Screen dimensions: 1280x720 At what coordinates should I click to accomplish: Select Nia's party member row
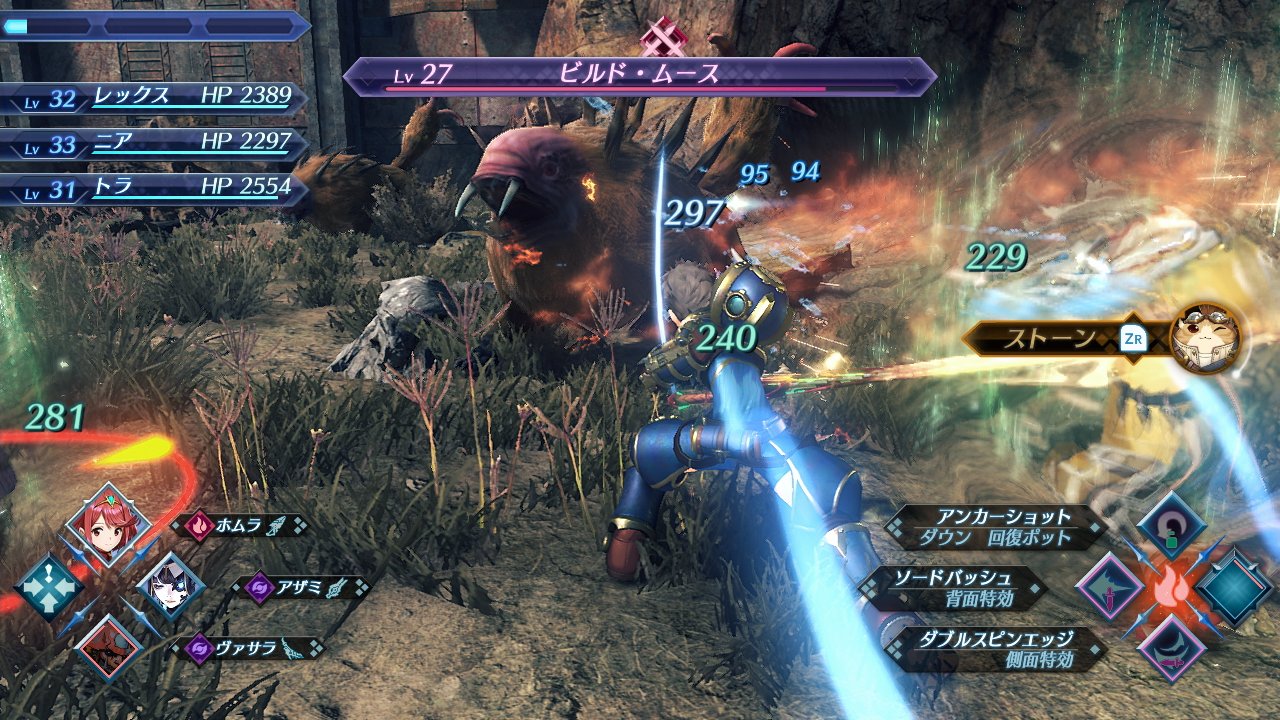pos(155,144)
